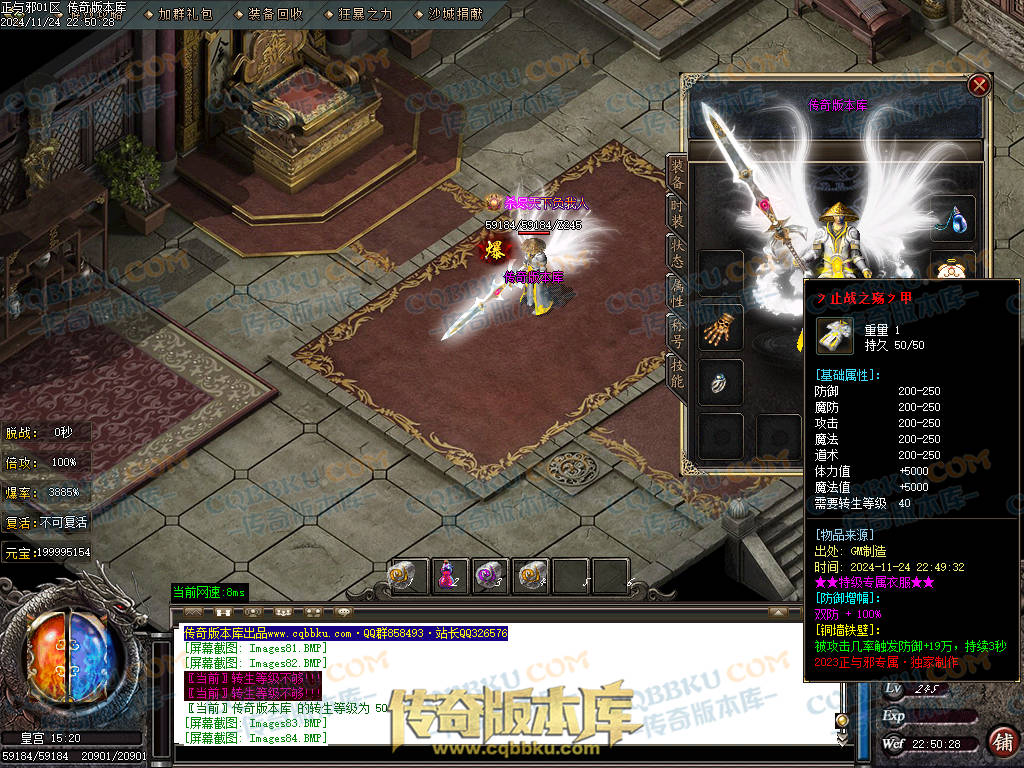1024x768 pixels.
Task: Use the purple swirl scroll in hotbar slot 3
Action: 489,576
